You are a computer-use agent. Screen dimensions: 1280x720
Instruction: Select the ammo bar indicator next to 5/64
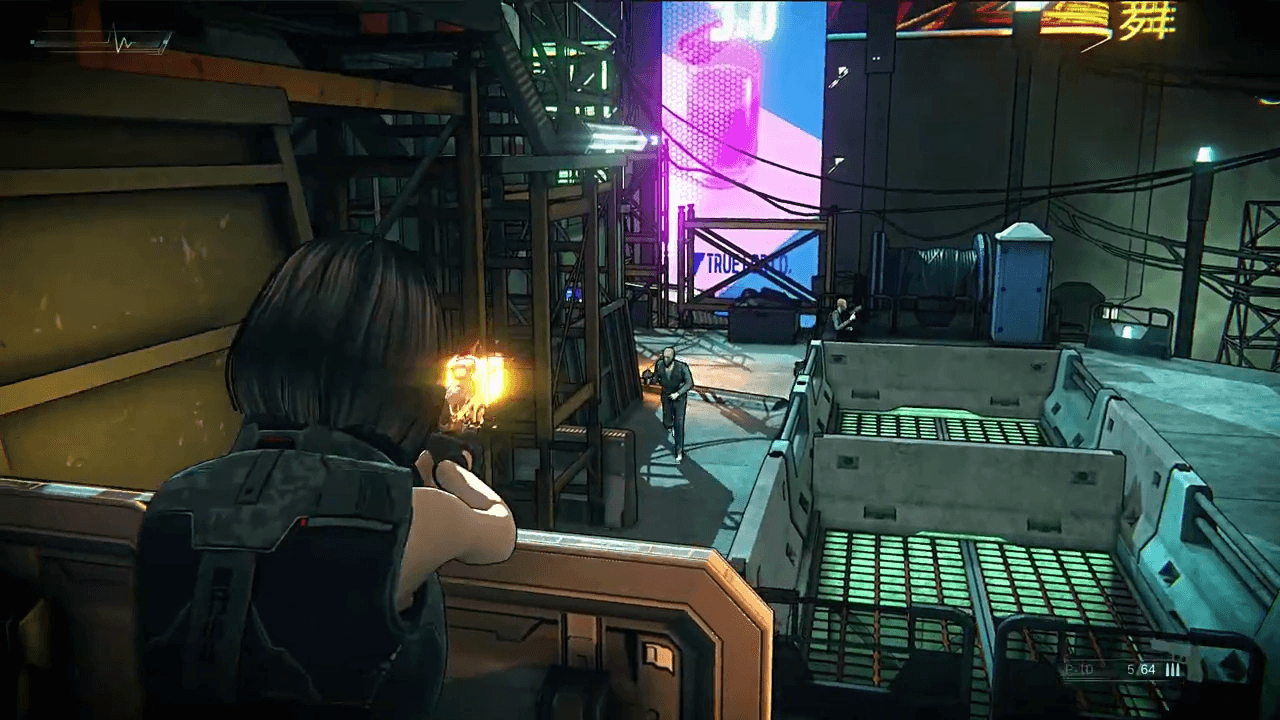[1173, 669]
